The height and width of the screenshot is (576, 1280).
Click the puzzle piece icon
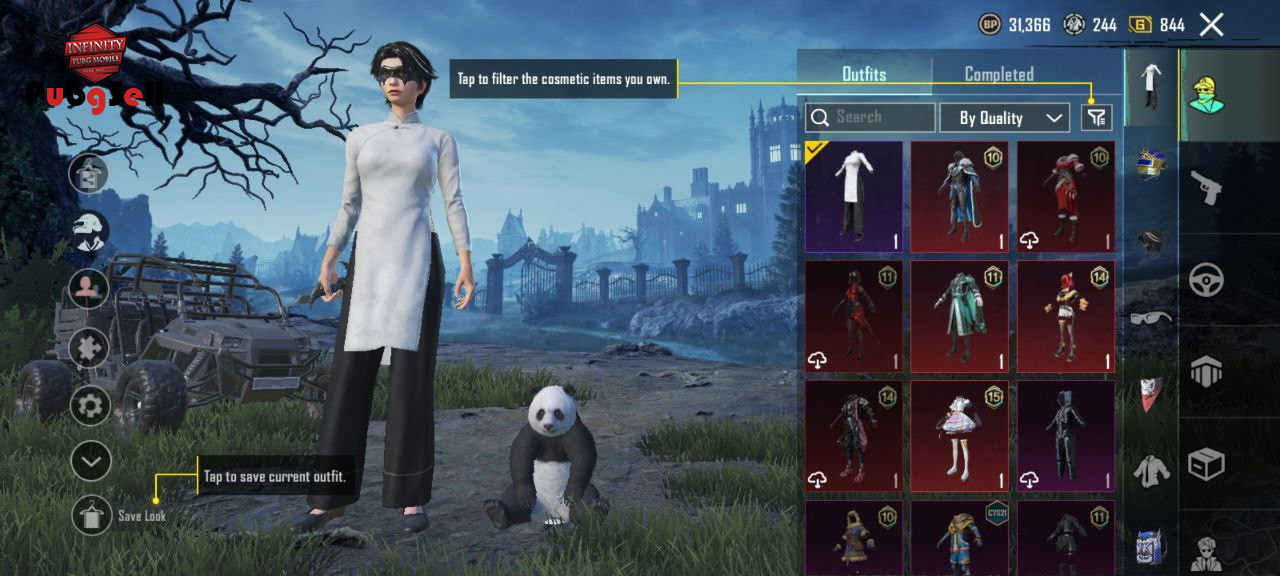pyautogui.click(x=89, y=347)
